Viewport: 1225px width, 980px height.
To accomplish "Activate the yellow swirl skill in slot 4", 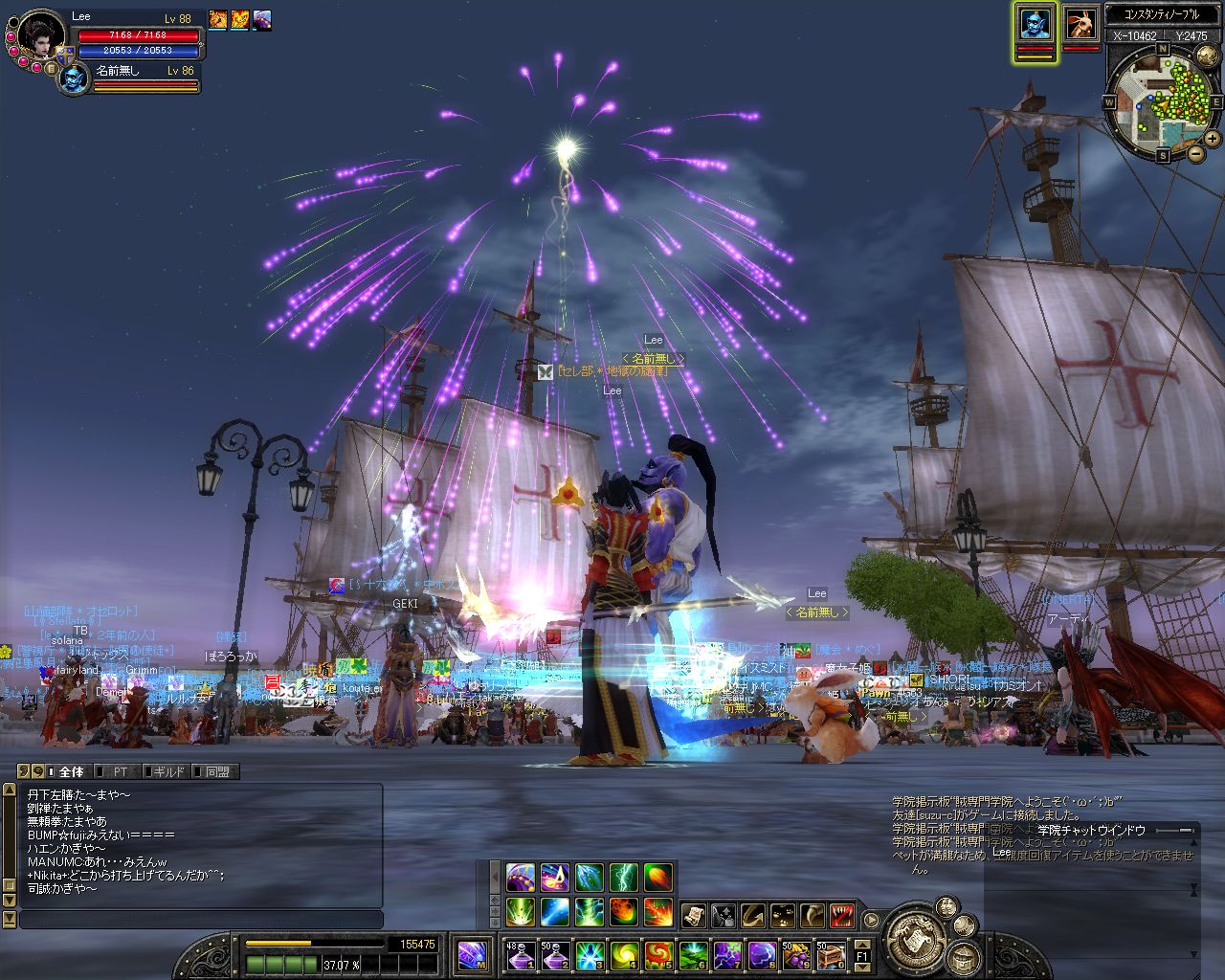I will point(623,954).
